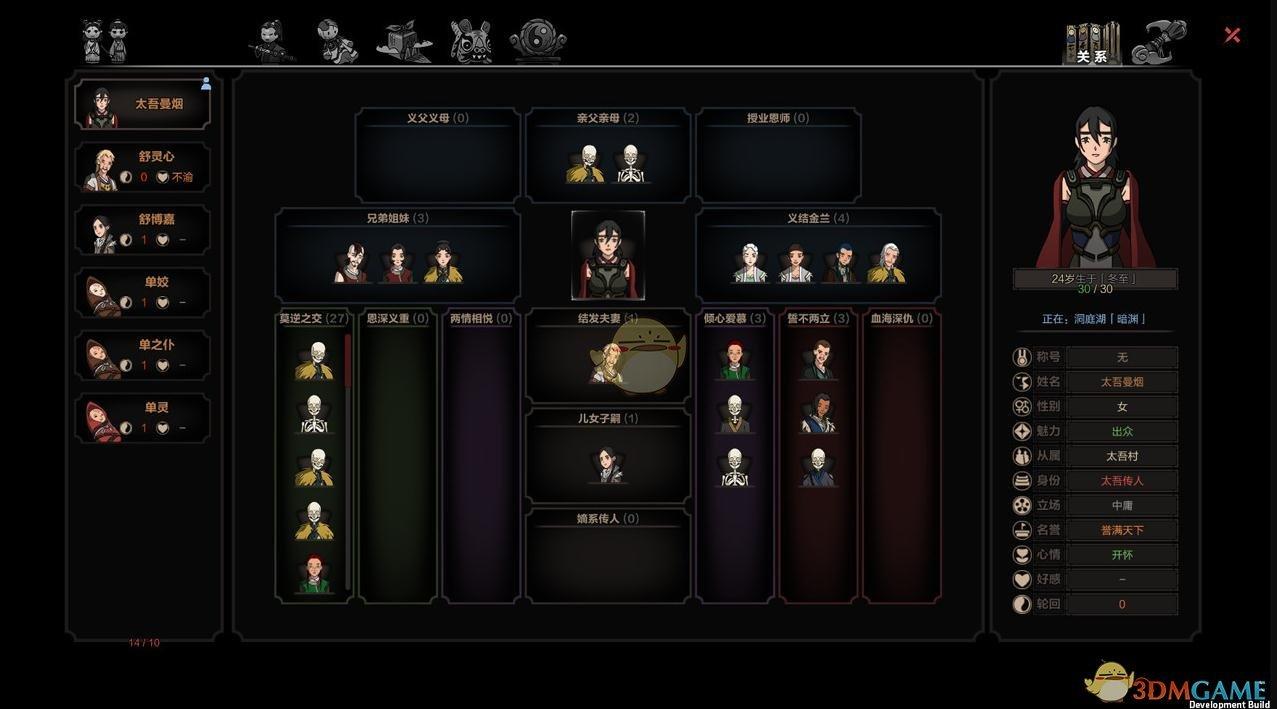Click the scrollbar in the 莫逆之交 list
This screenshot has height=709, width=1277.
coord(348,362)
